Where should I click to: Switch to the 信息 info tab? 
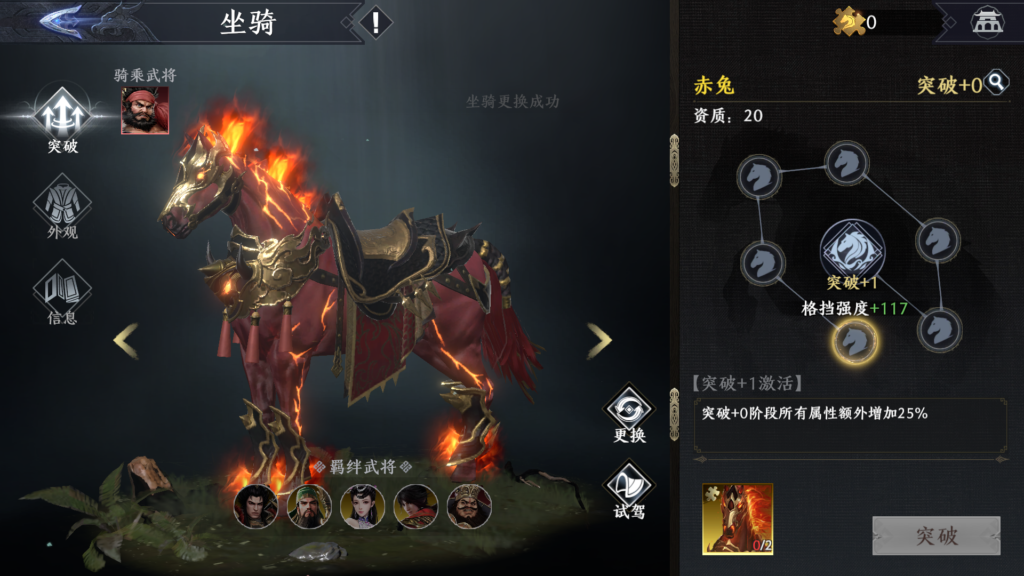pos(62,294)
